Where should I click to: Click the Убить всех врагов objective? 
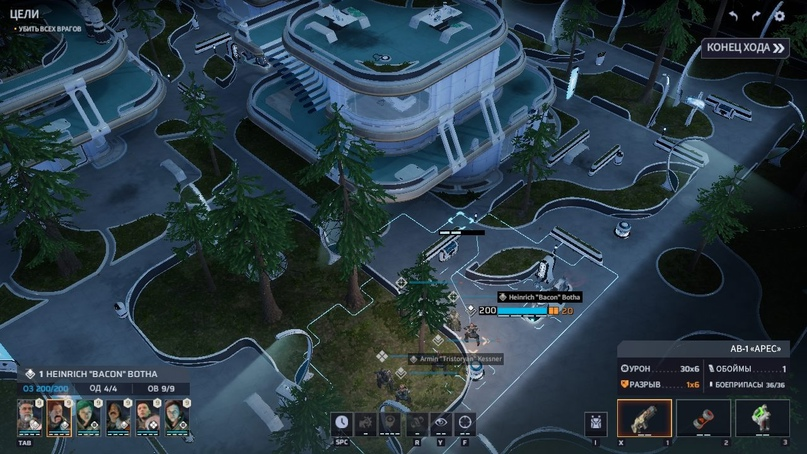point(48,29)
